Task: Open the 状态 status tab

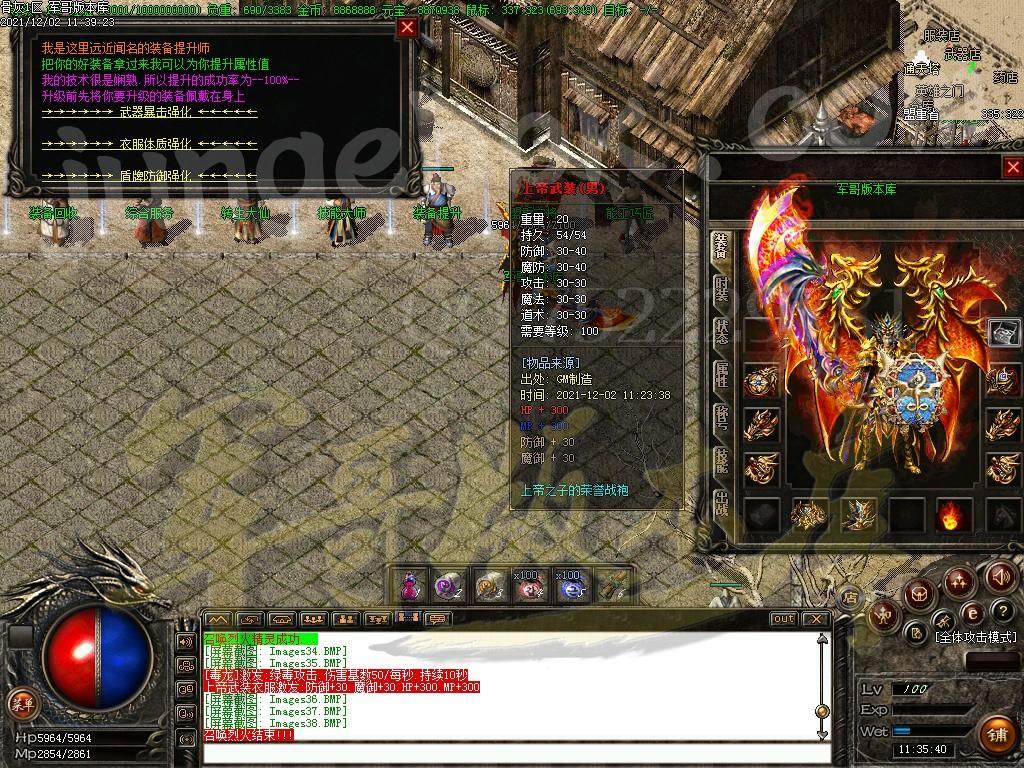Action: tap(721, 333)
